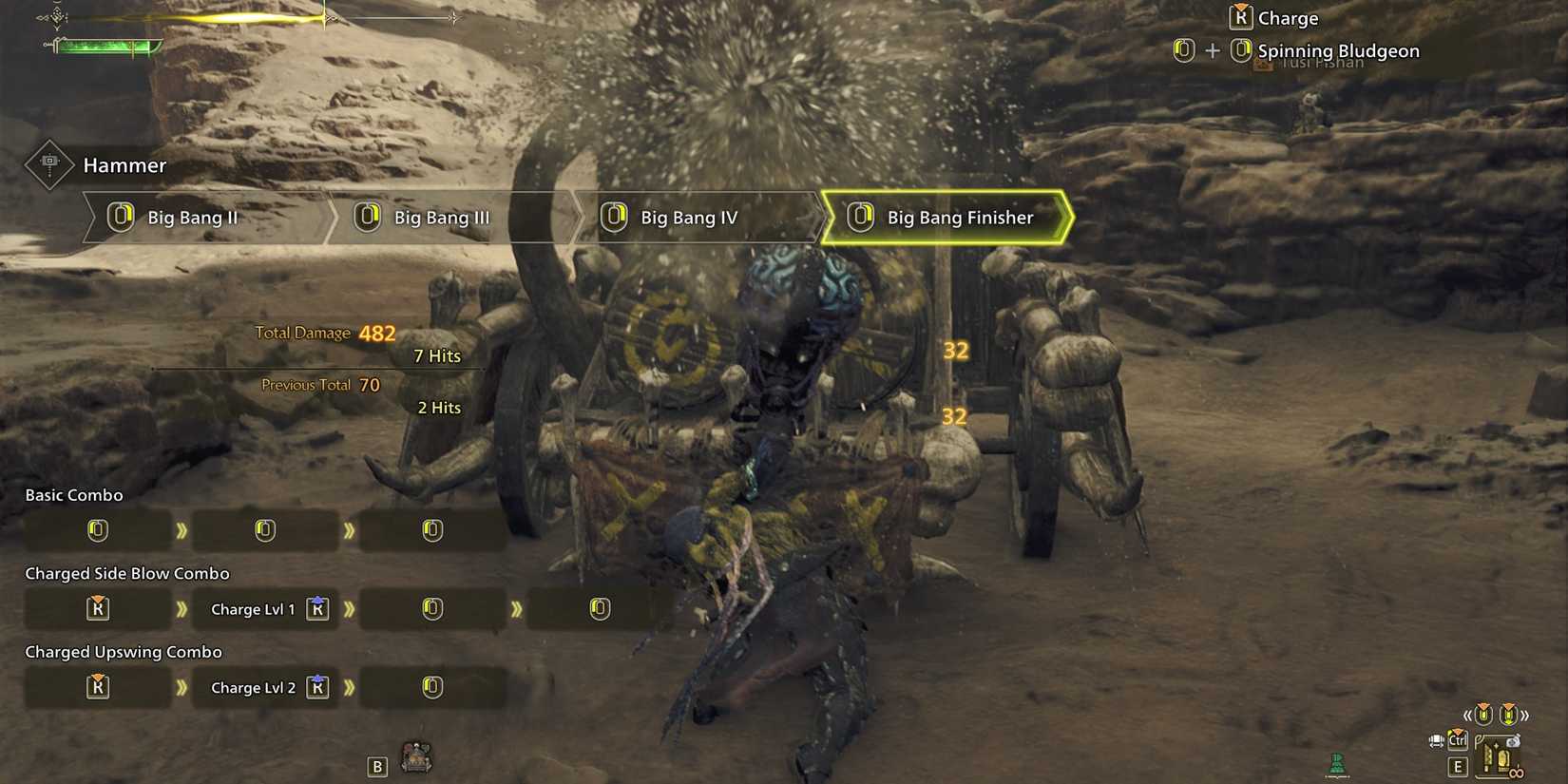Click the Previous Total damage readout

pos(322,384)
